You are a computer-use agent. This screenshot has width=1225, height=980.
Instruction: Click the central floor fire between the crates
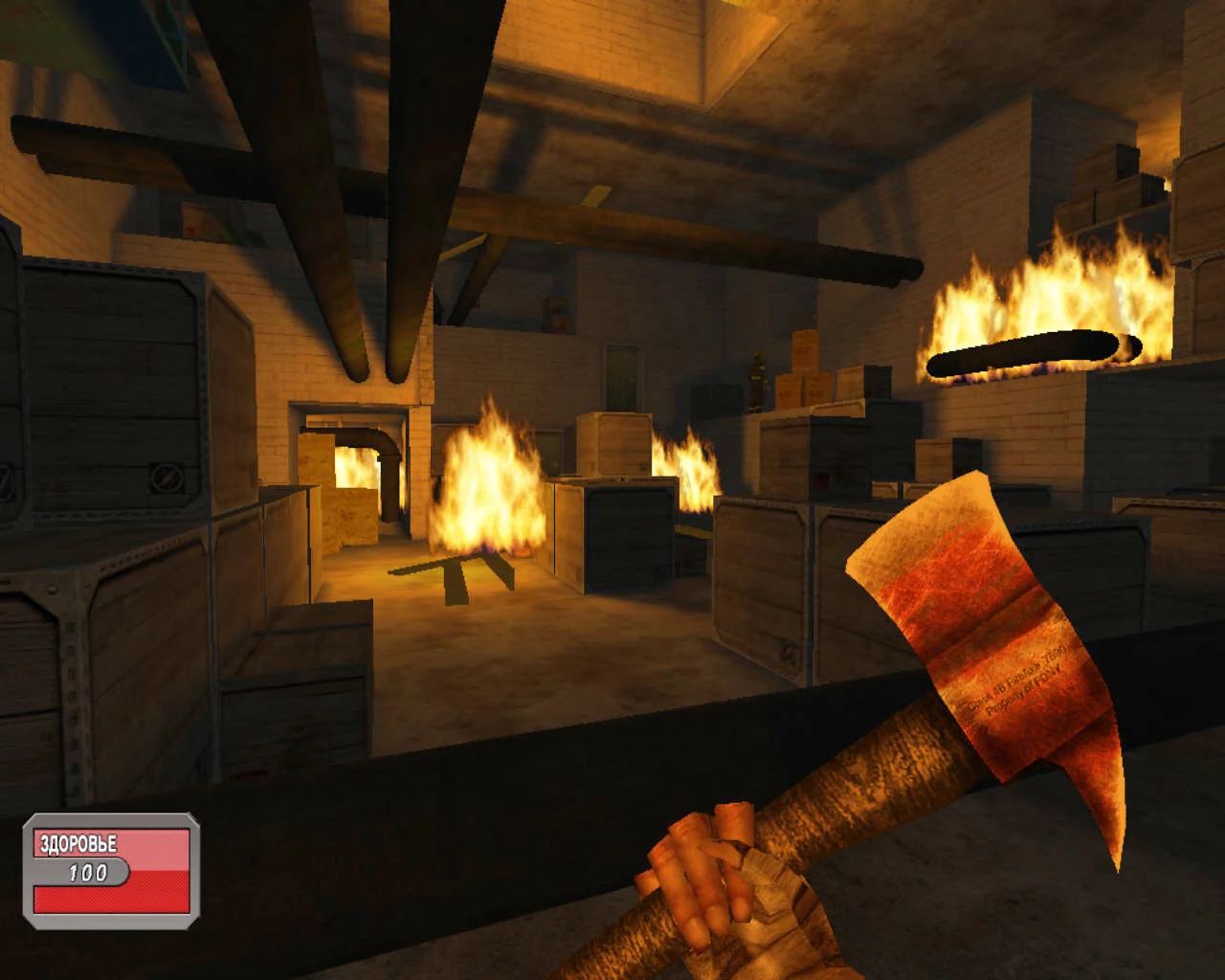pyautogui.click(x=488, y=488)
